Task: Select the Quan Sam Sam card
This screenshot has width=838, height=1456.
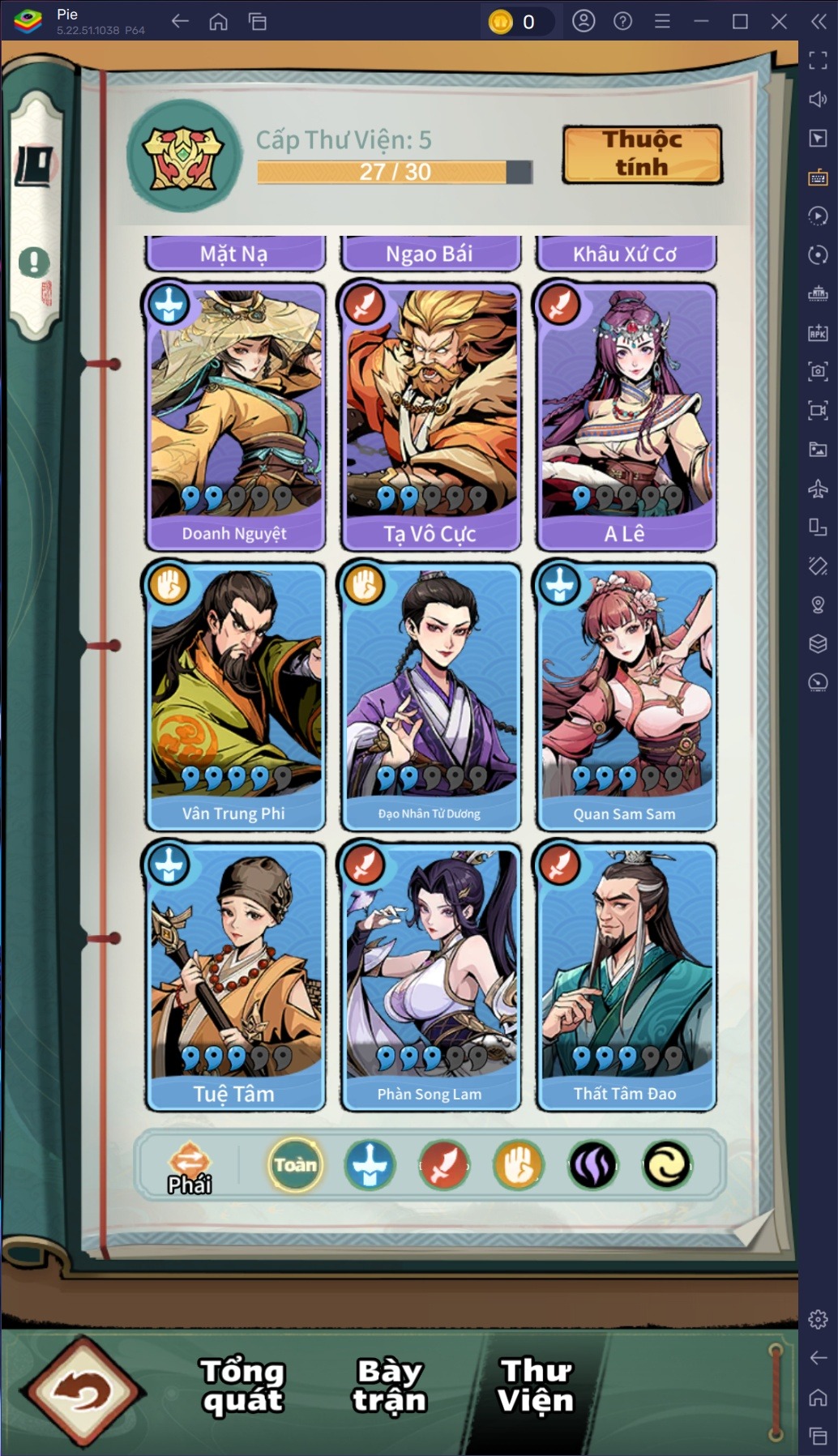Action: (625, 696)
